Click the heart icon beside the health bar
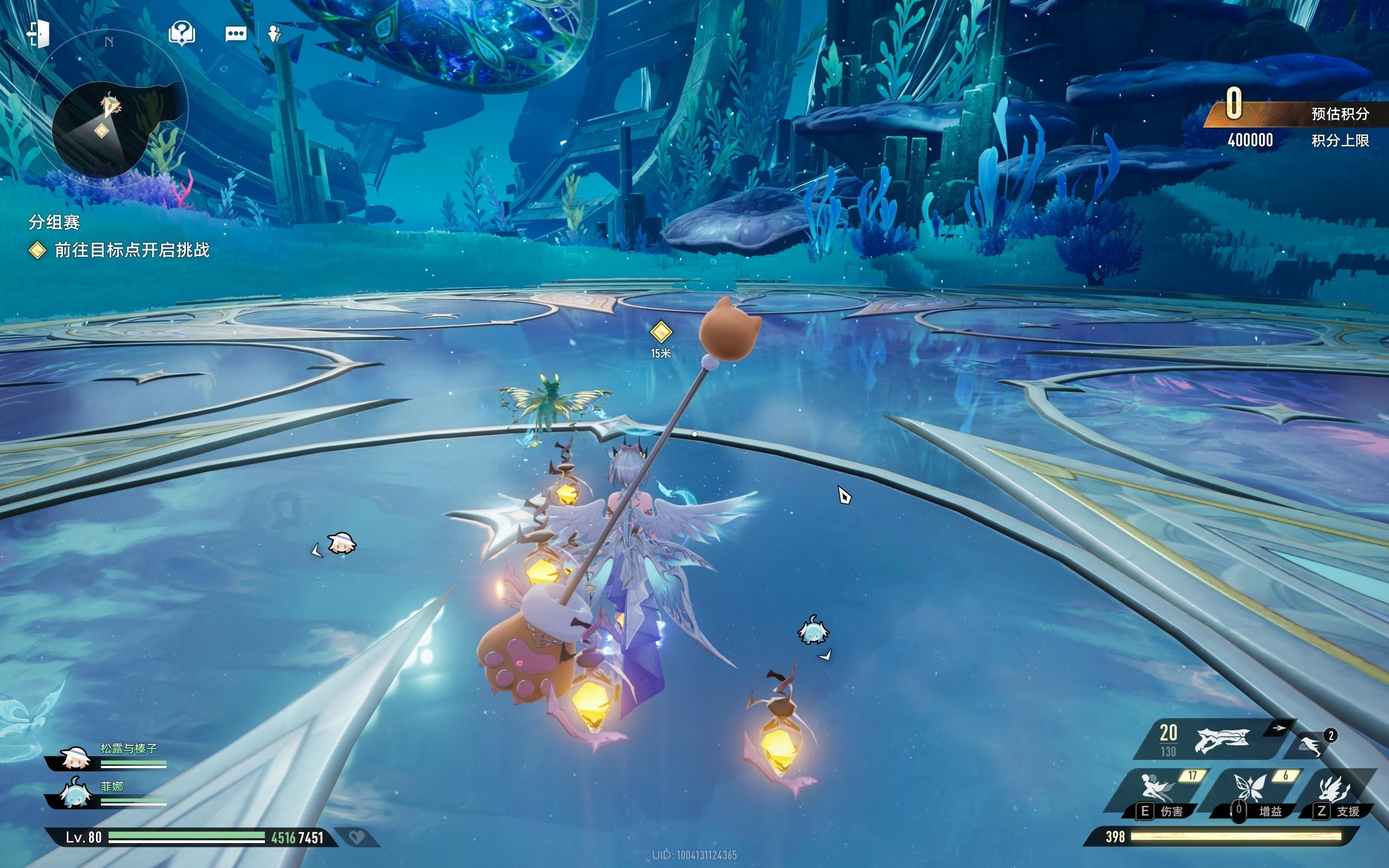The image size is (1389, 868). (x=357, y=838)
